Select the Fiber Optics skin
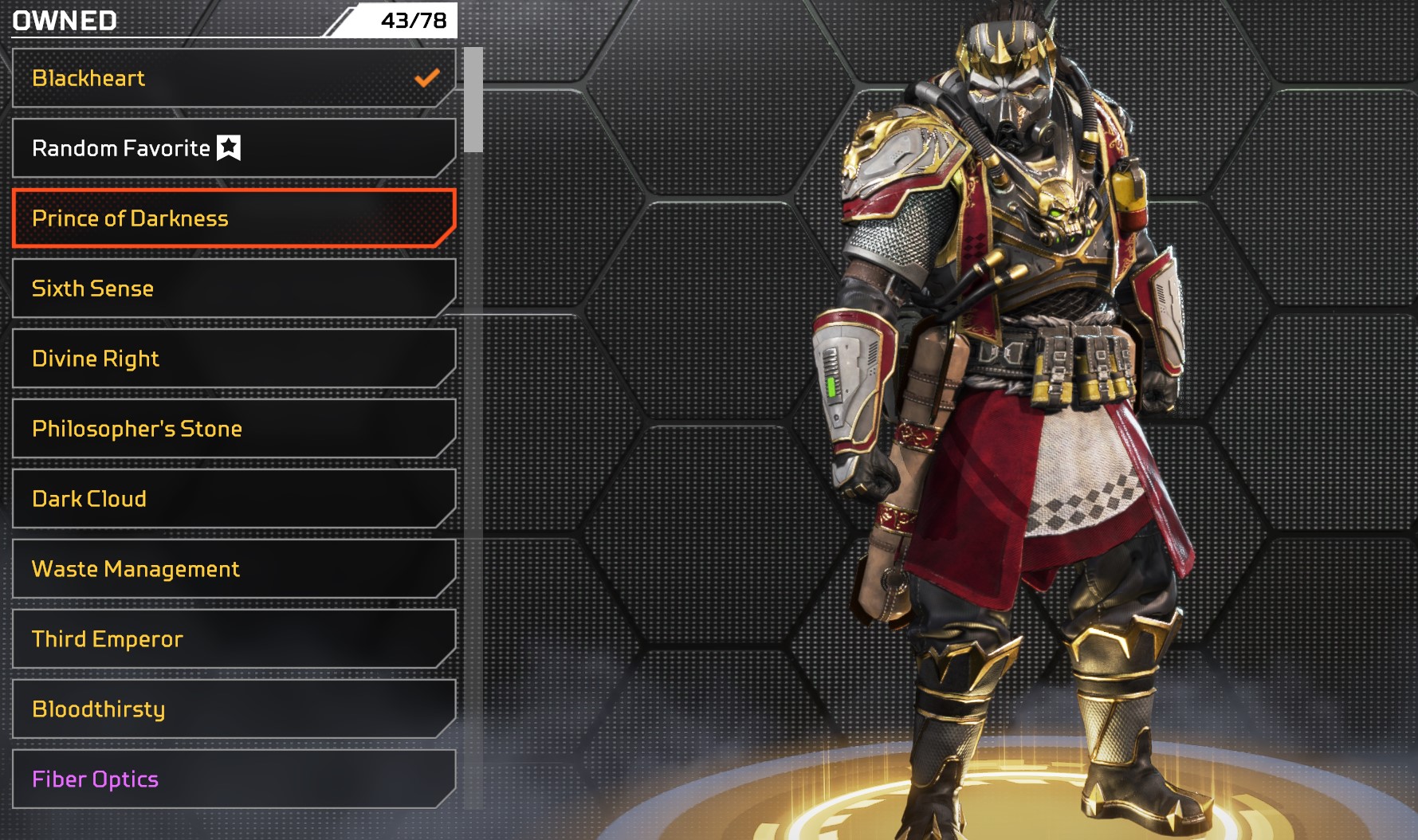1418x840 pixels. 233,779
